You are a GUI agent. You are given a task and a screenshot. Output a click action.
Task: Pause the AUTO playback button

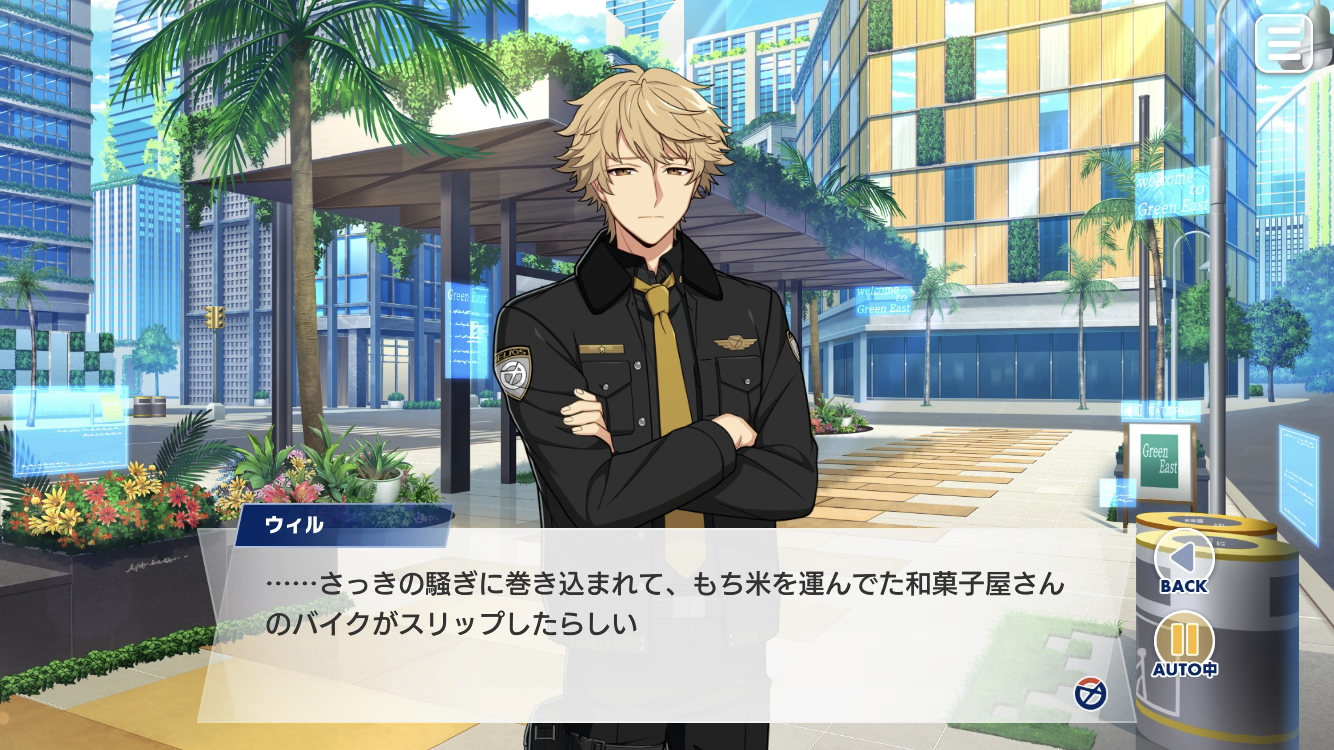click(1184, 645)
